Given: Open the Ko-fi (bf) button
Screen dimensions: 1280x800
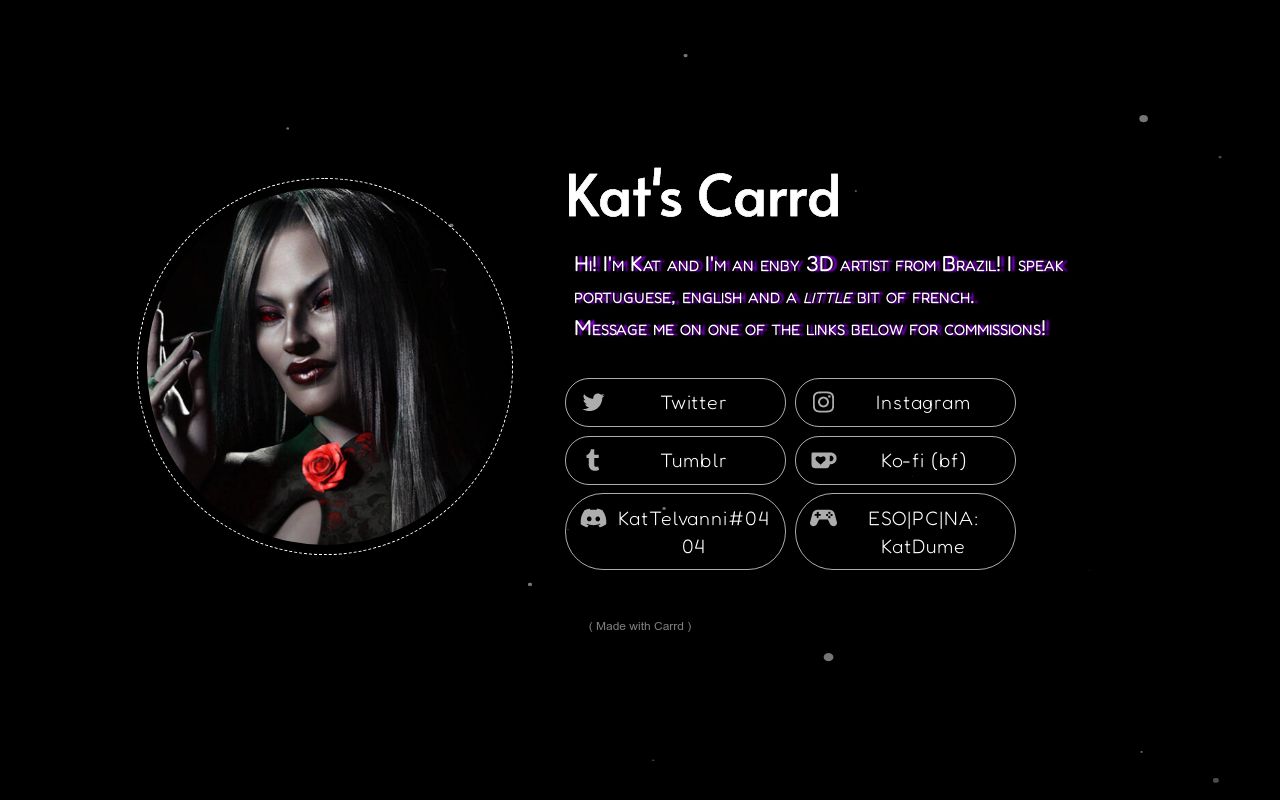Looking at the screenshot, I should pos(905,460).
